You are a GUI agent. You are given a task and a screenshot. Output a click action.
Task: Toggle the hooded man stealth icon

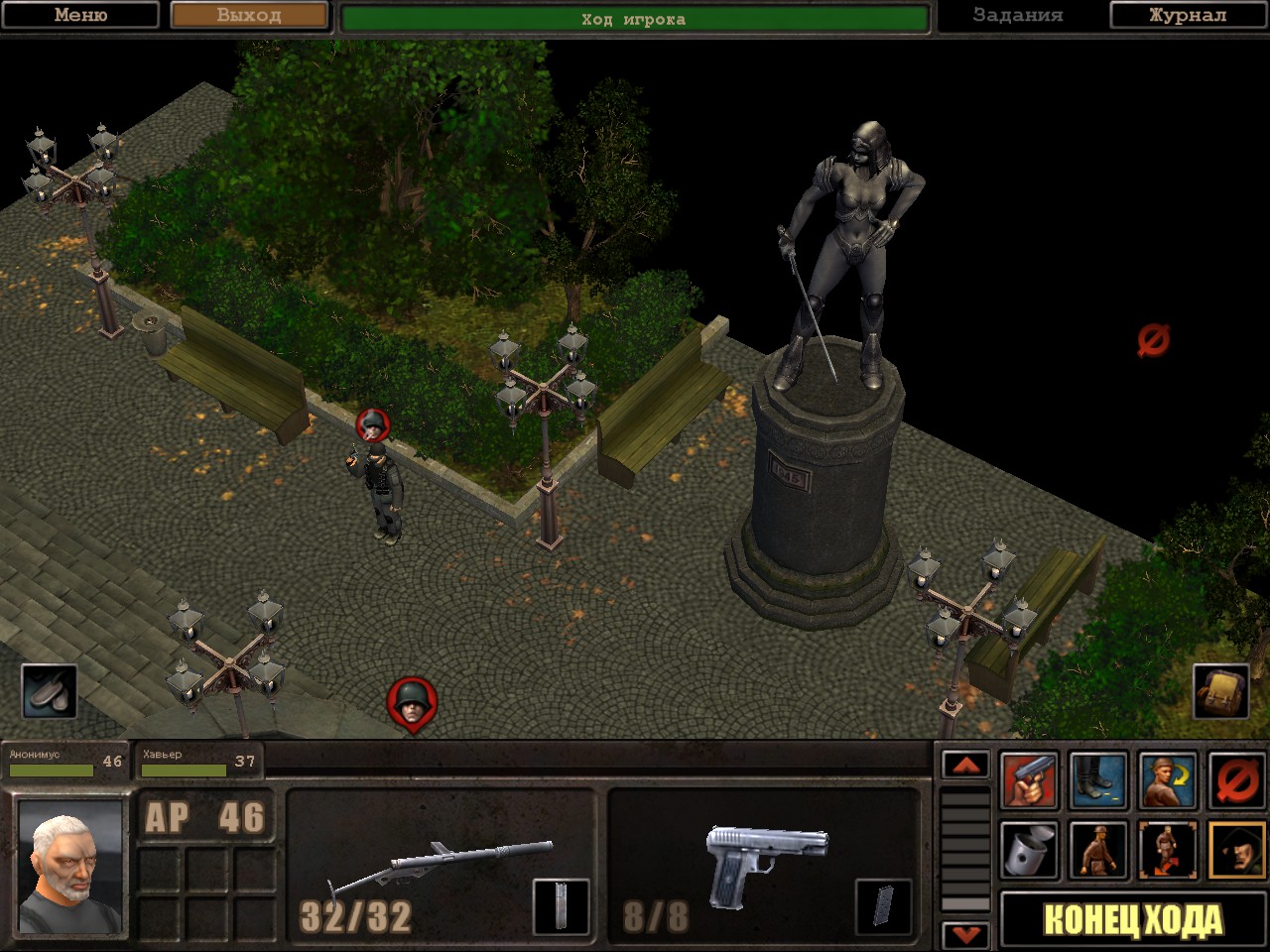[1236, 851]
